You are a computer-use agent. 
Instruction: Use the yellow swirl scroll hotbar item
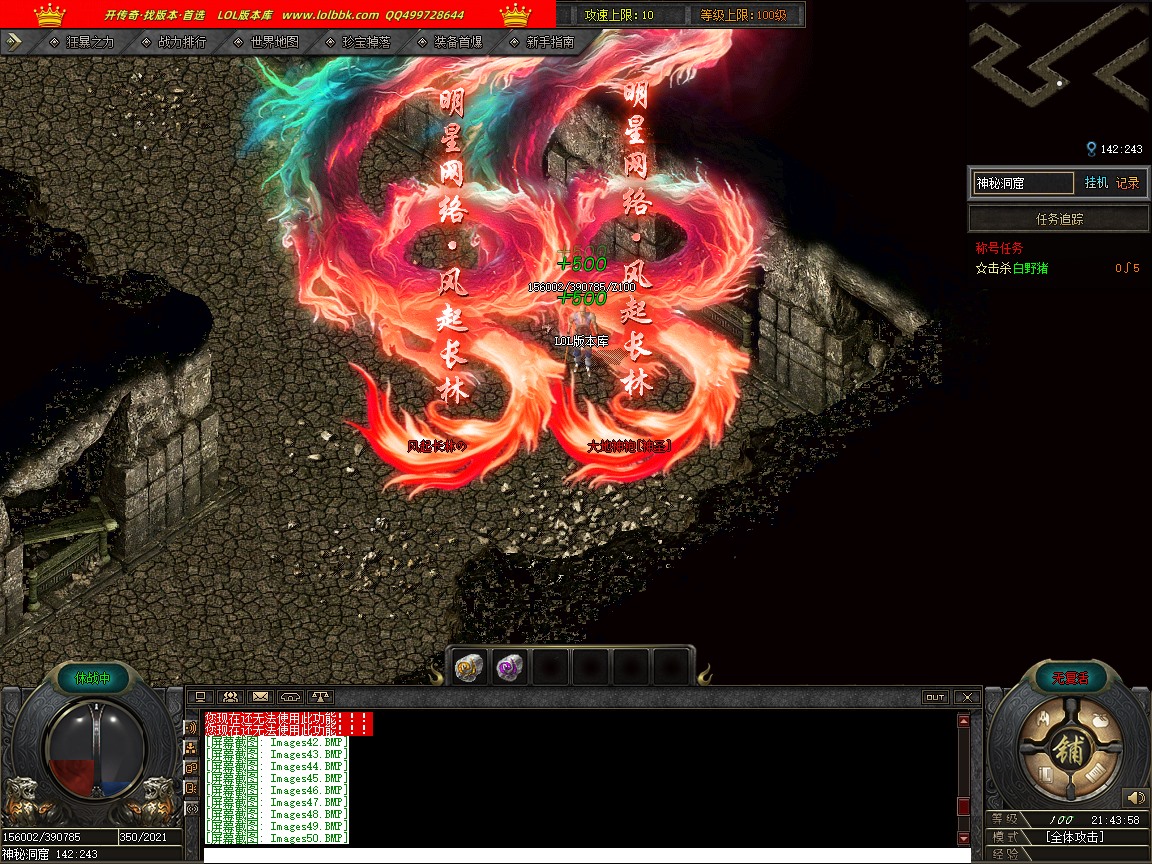(x=469, y=667)
